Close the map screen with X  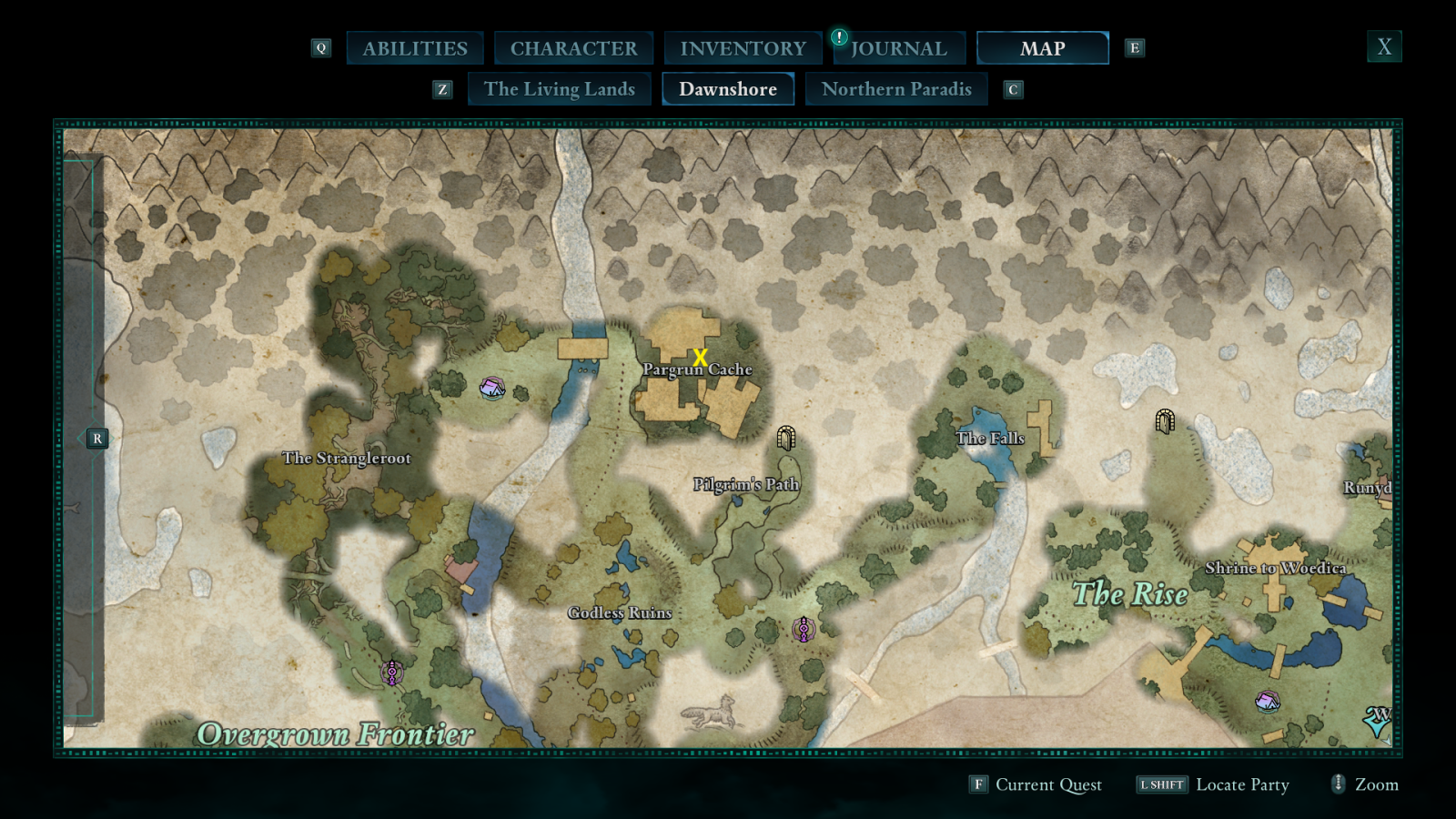[x=1384, y=47]
